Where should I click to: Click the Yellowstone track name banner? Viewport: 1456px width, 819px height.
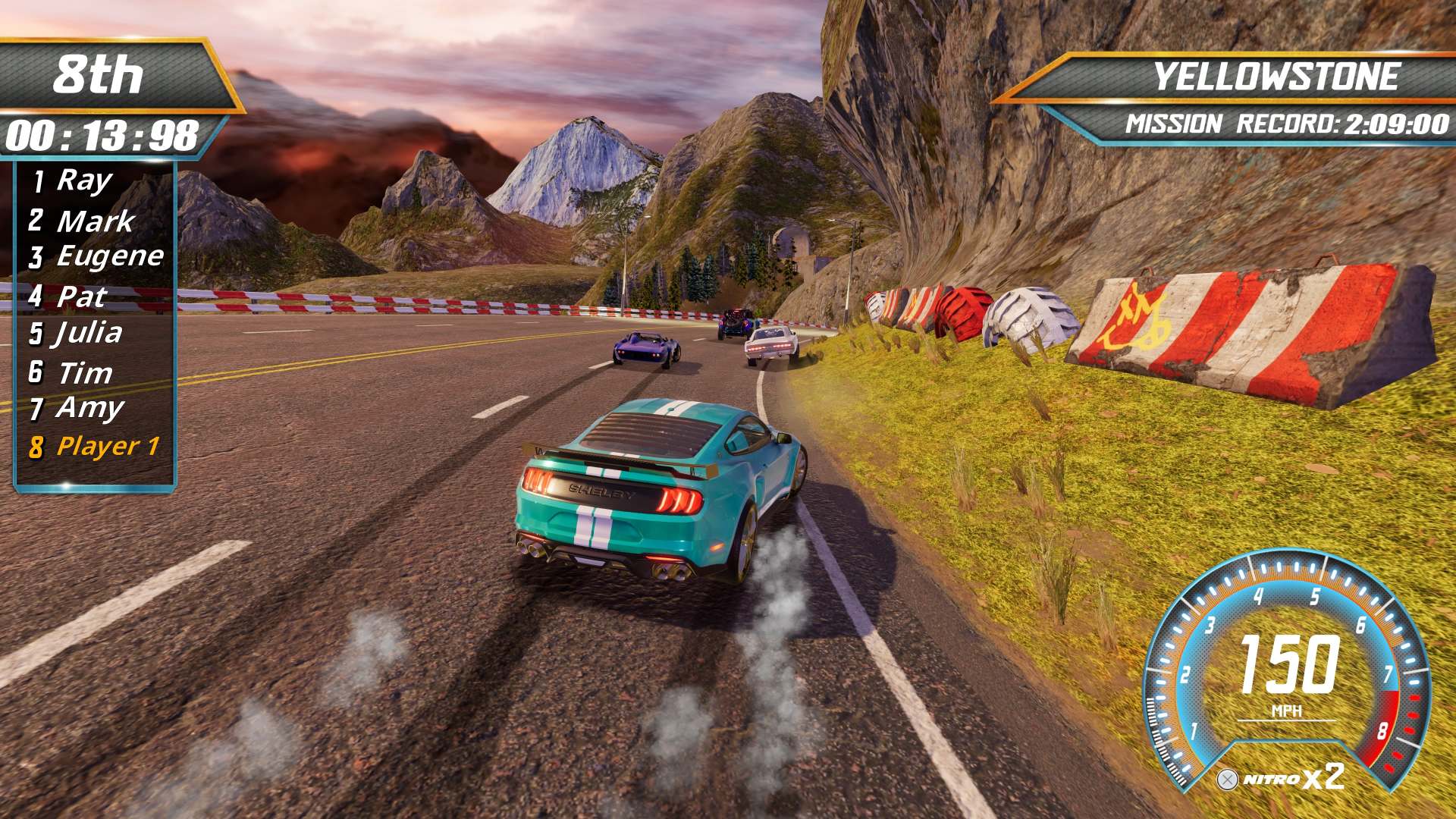click(x=1276, y=77)
